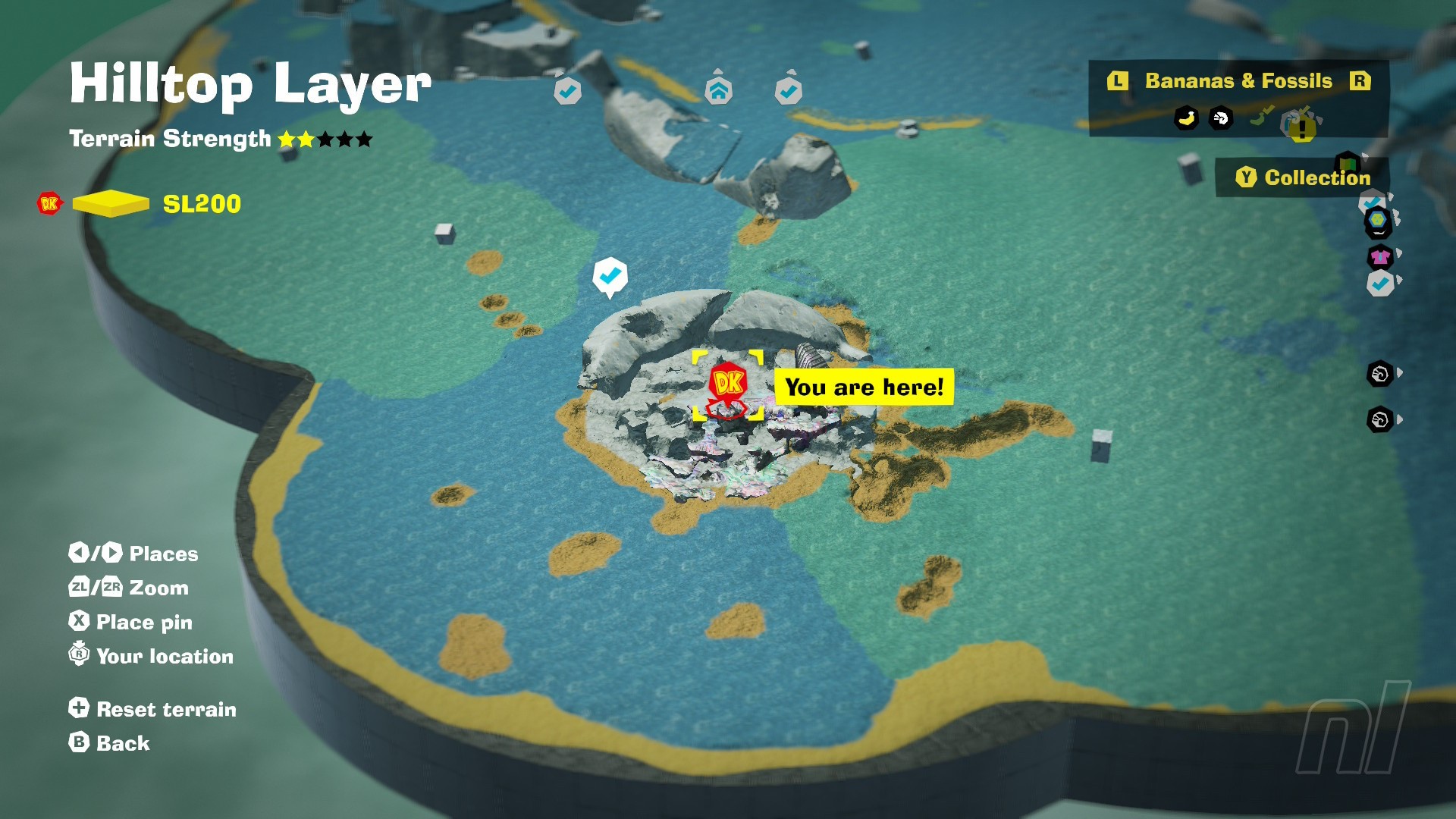Image resolution: width=1456 pixels, height=819 pixels.
Task: Select the folded map icon marker
Action: (x=1348, y=162)
